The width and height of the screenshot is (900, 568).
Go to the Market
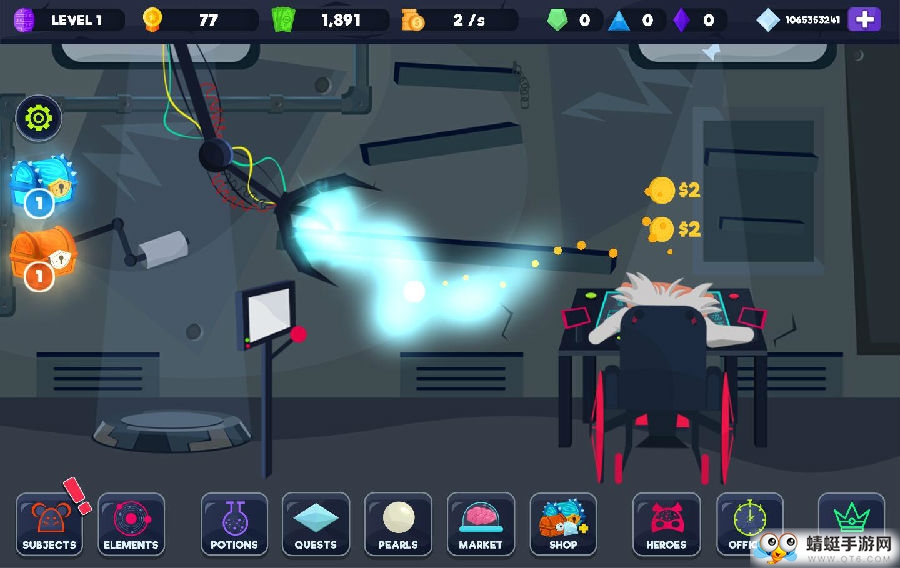point(480,524)
